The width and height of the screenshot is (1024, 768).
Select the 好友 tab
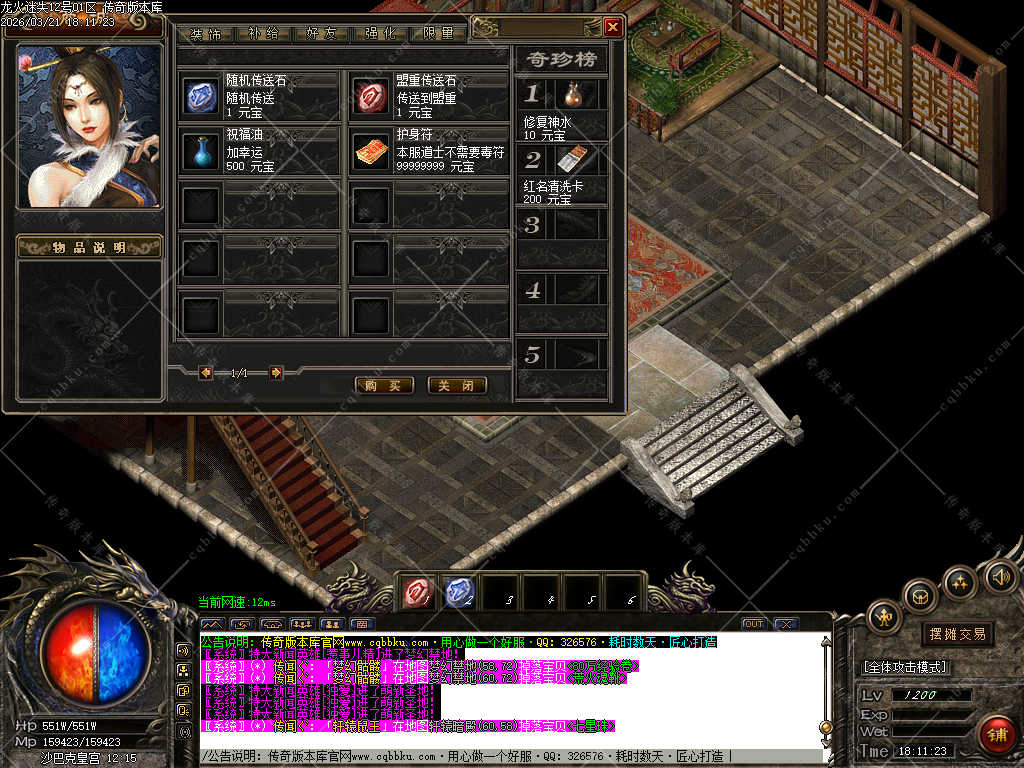click(x=322, y=33)
